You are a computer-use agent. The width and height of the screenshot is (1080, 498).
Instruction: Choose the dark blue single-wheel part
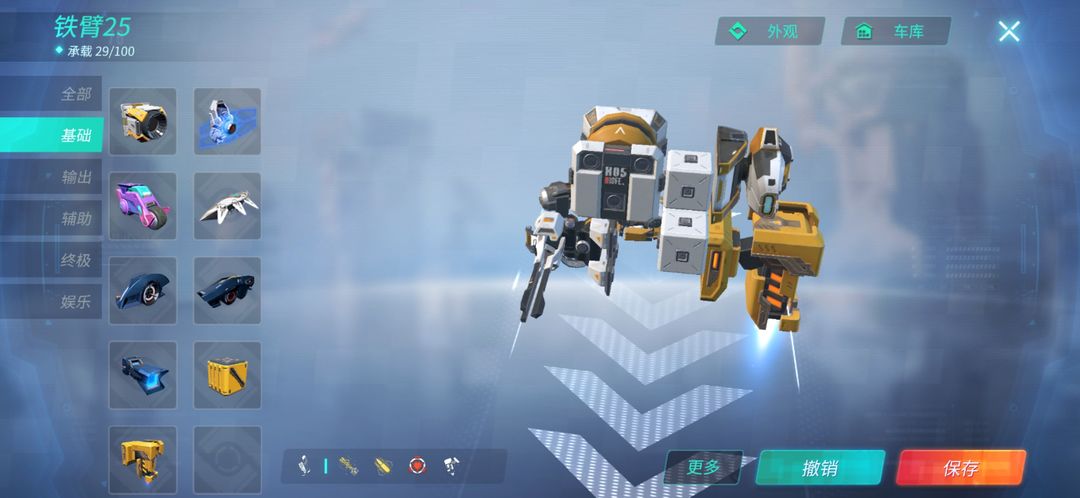143,291
